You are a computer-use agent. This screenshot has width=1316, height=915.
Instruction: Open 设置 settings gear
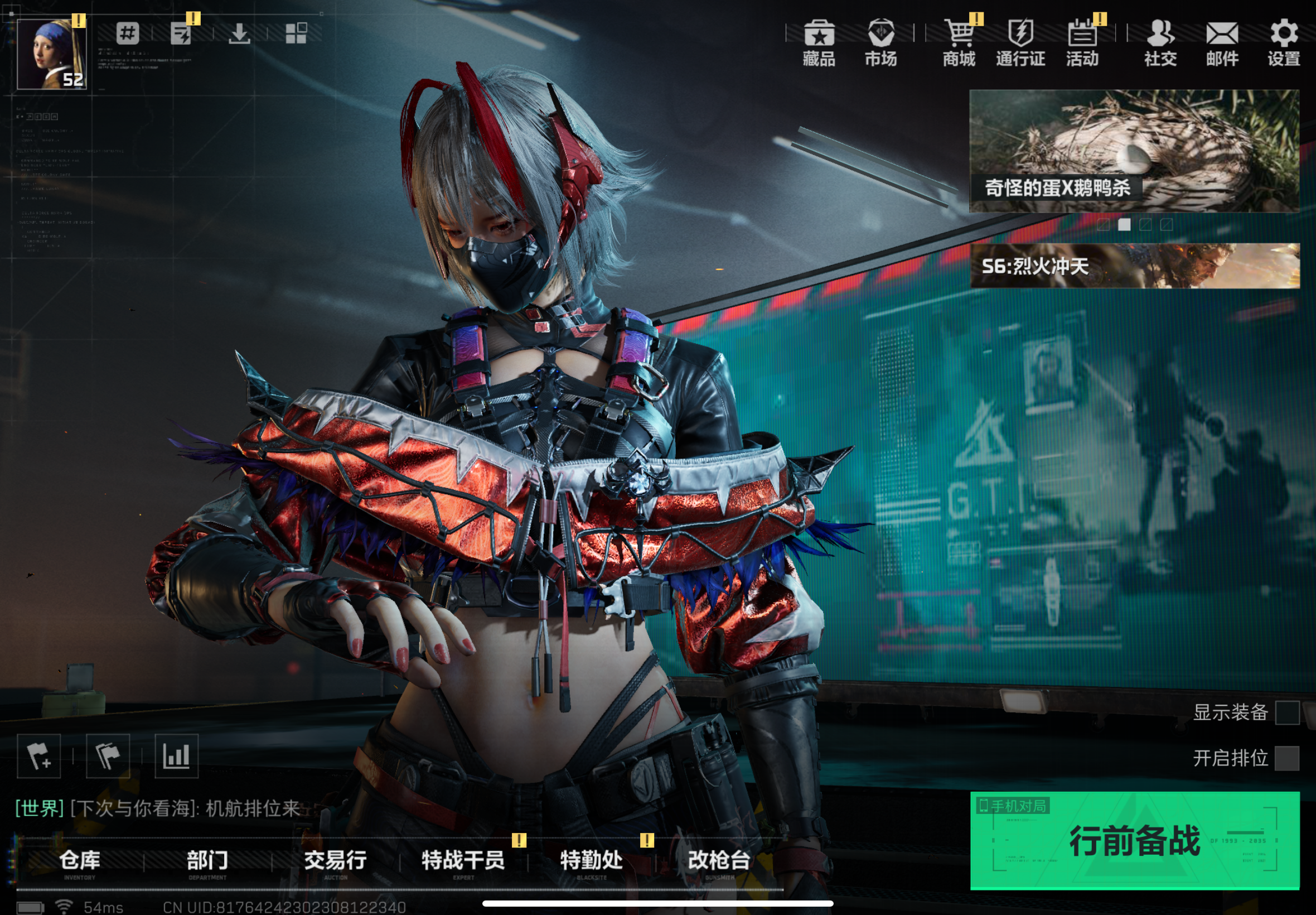(1284, 42)
